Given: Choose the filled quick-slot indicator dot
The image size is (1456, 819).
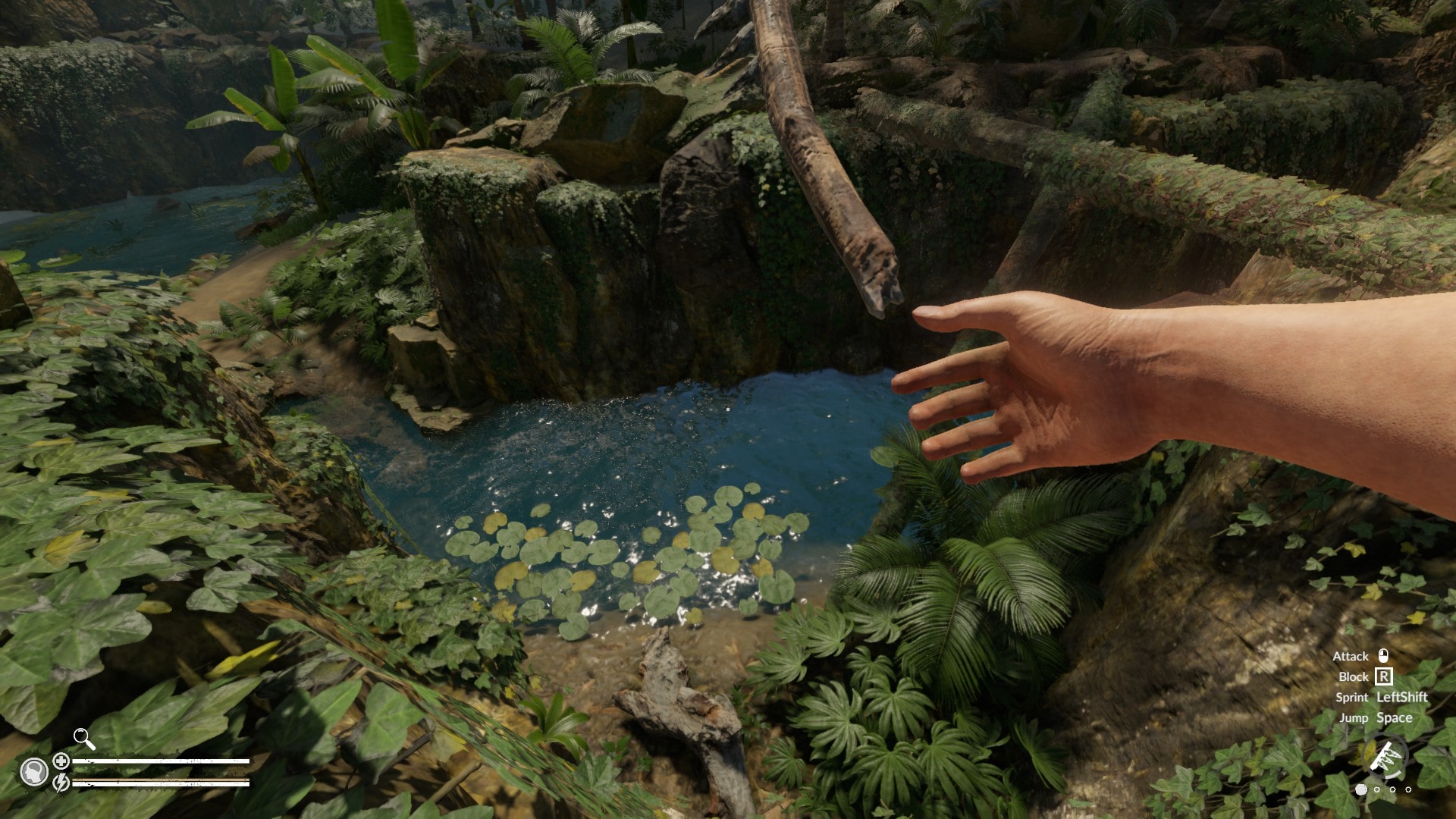Looking at the screenshot, I should pyautogui.click(x=1361, y=789).
